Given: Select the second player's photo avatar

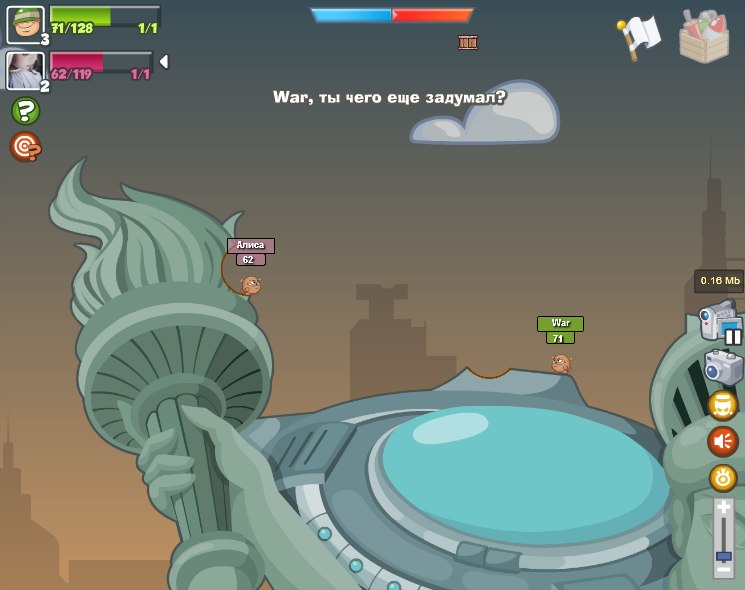Looking at the screenshot, I should [24, 70].
